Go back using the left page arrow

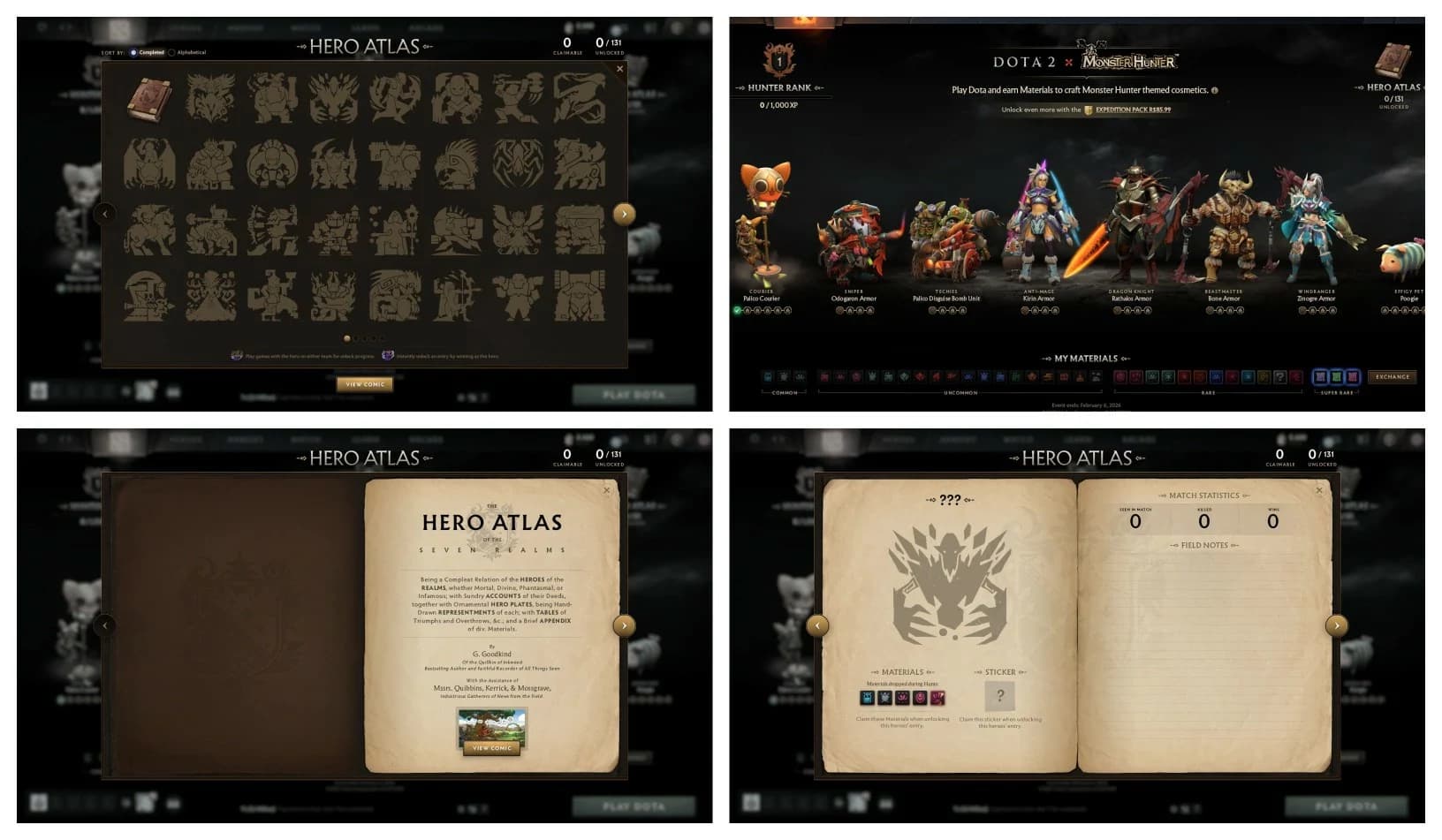tap(105, 214)
